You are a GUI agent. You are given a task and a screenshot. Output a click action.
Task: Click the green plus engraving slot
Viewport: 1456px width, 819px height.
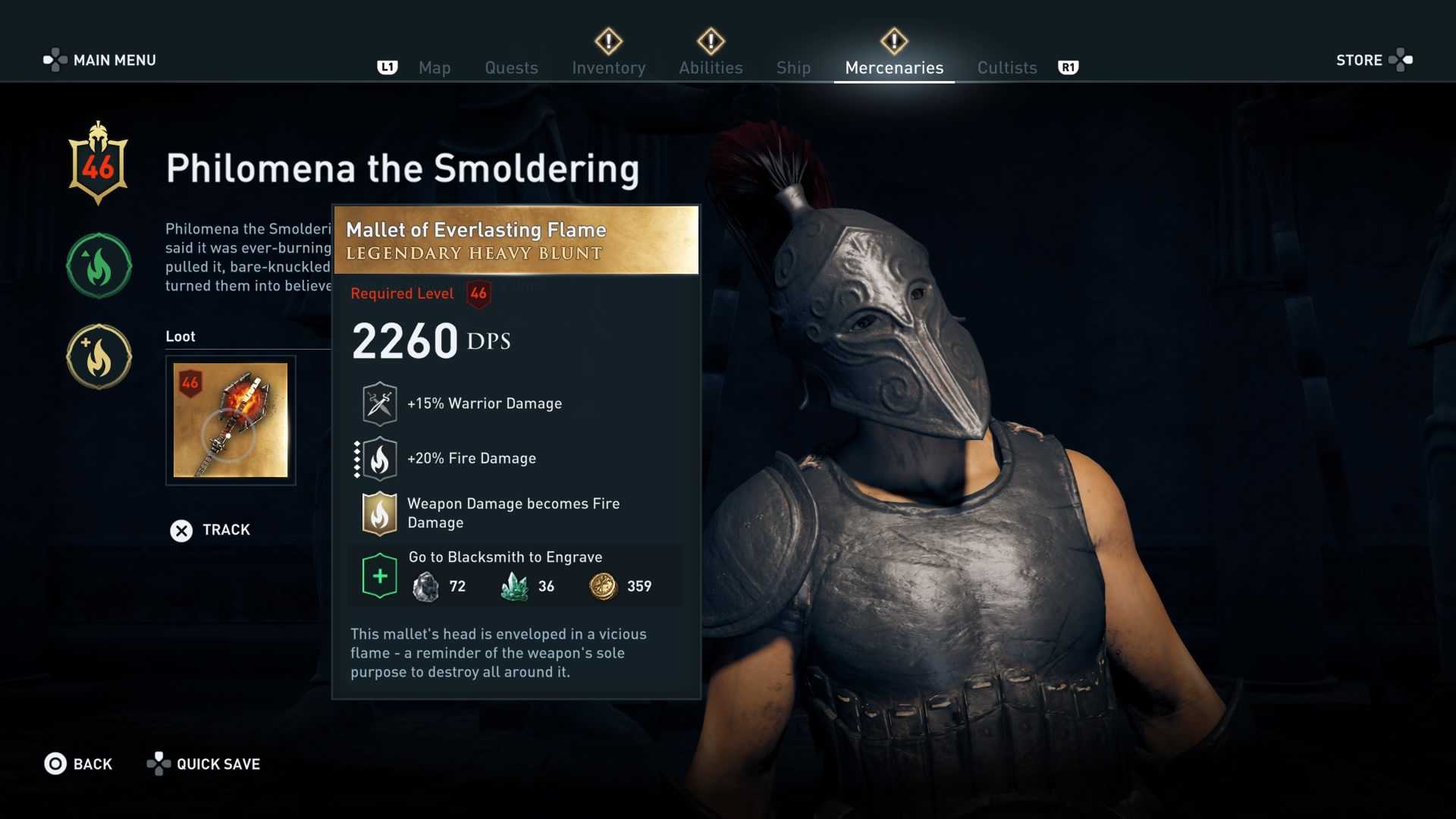tap(380, 576)
